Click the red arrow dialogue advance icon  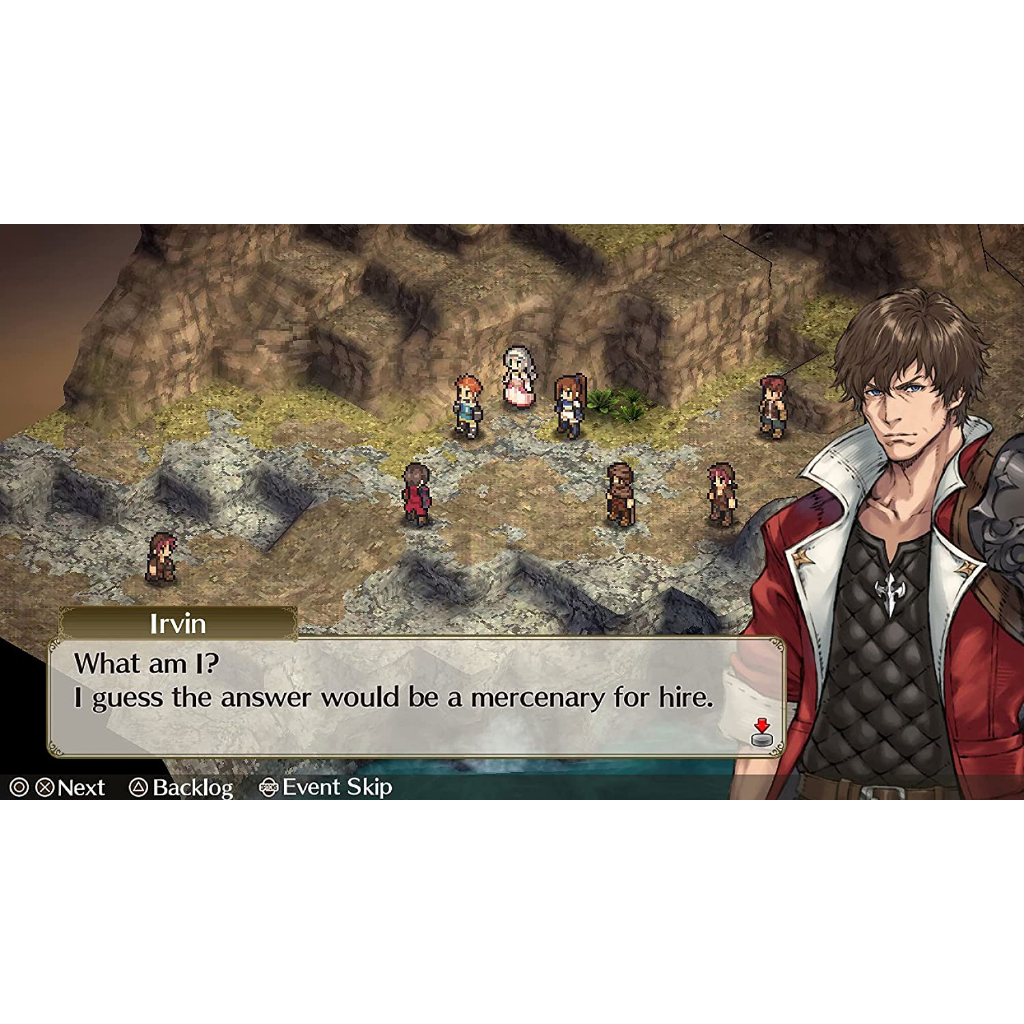coord(762,733)
